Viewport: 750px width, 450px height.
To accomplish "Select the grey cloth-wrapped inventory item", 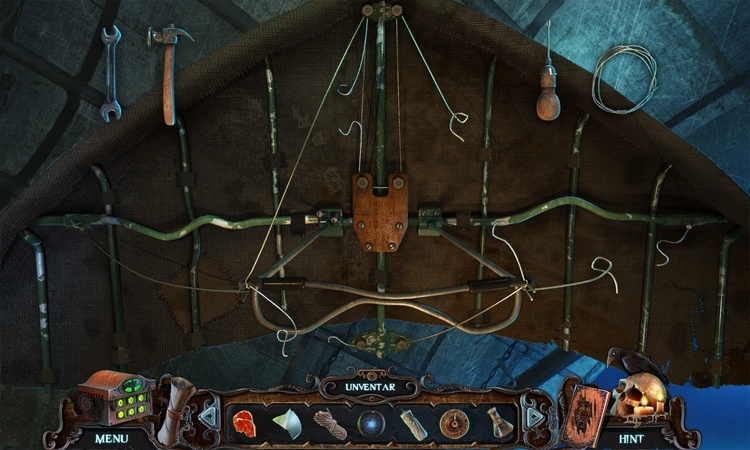I will pos(412,423).
